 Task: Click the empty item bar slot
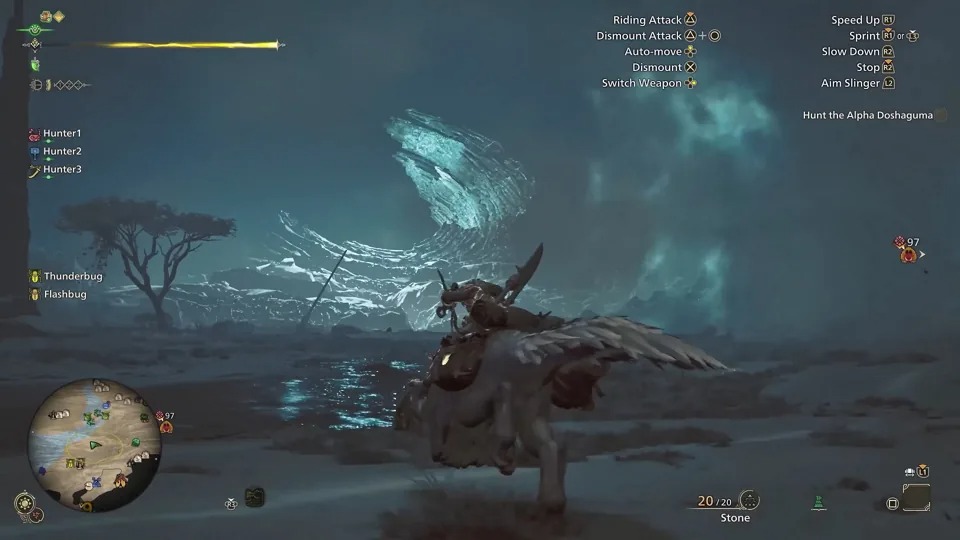(x=915, y=498)
